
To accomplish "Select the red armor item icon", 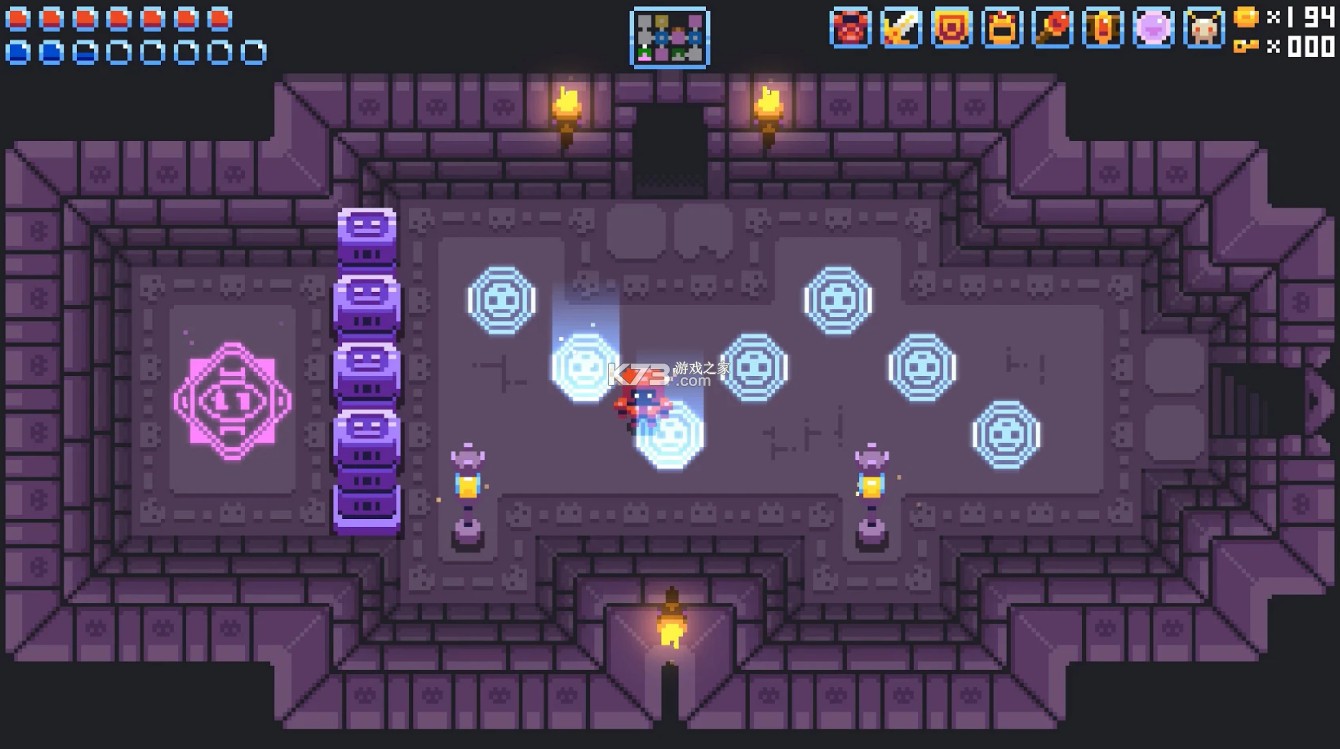I will 849,29.
